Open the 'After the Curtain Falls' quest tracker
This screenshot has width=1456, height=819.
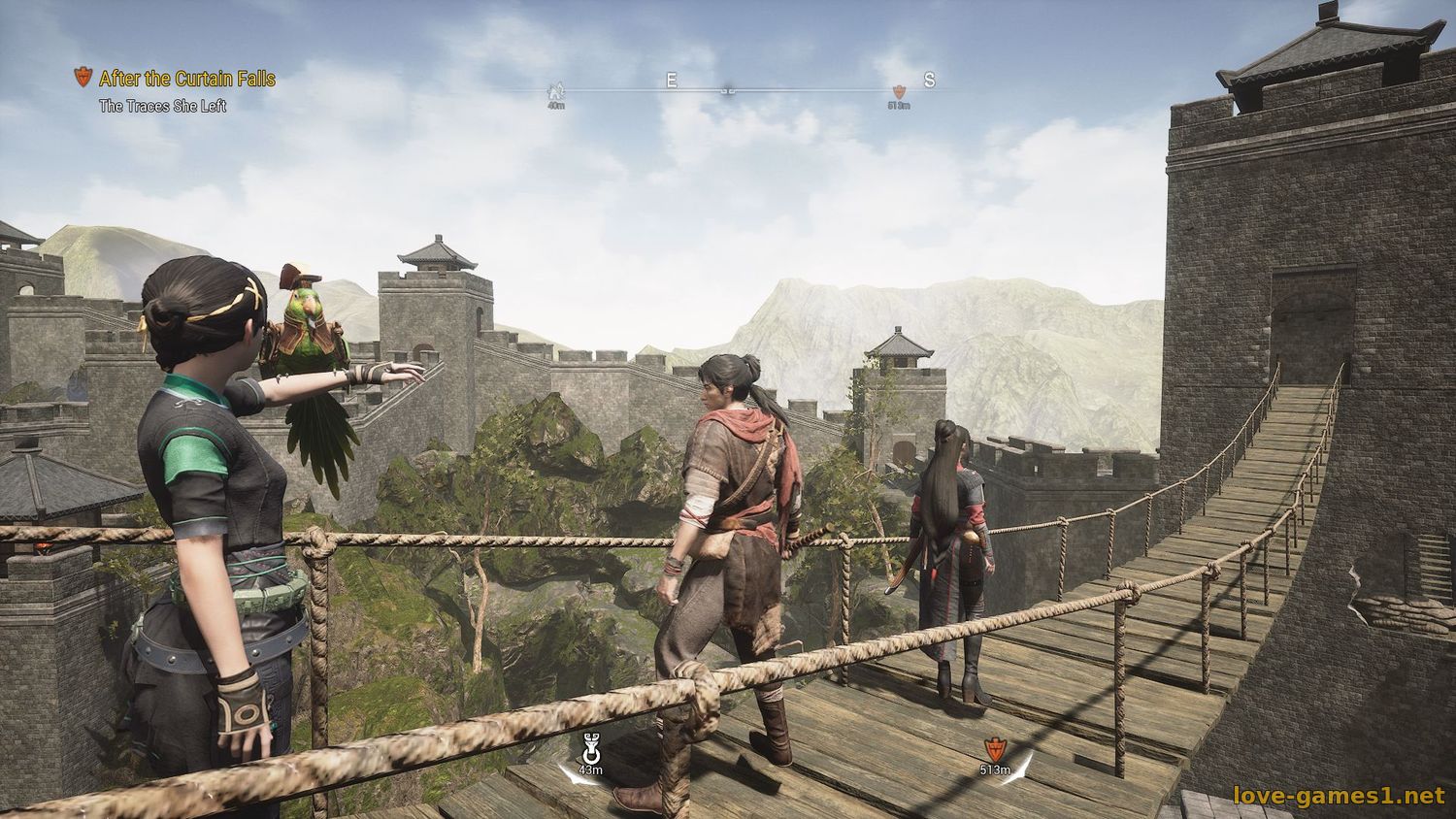(x=187, y=79)
